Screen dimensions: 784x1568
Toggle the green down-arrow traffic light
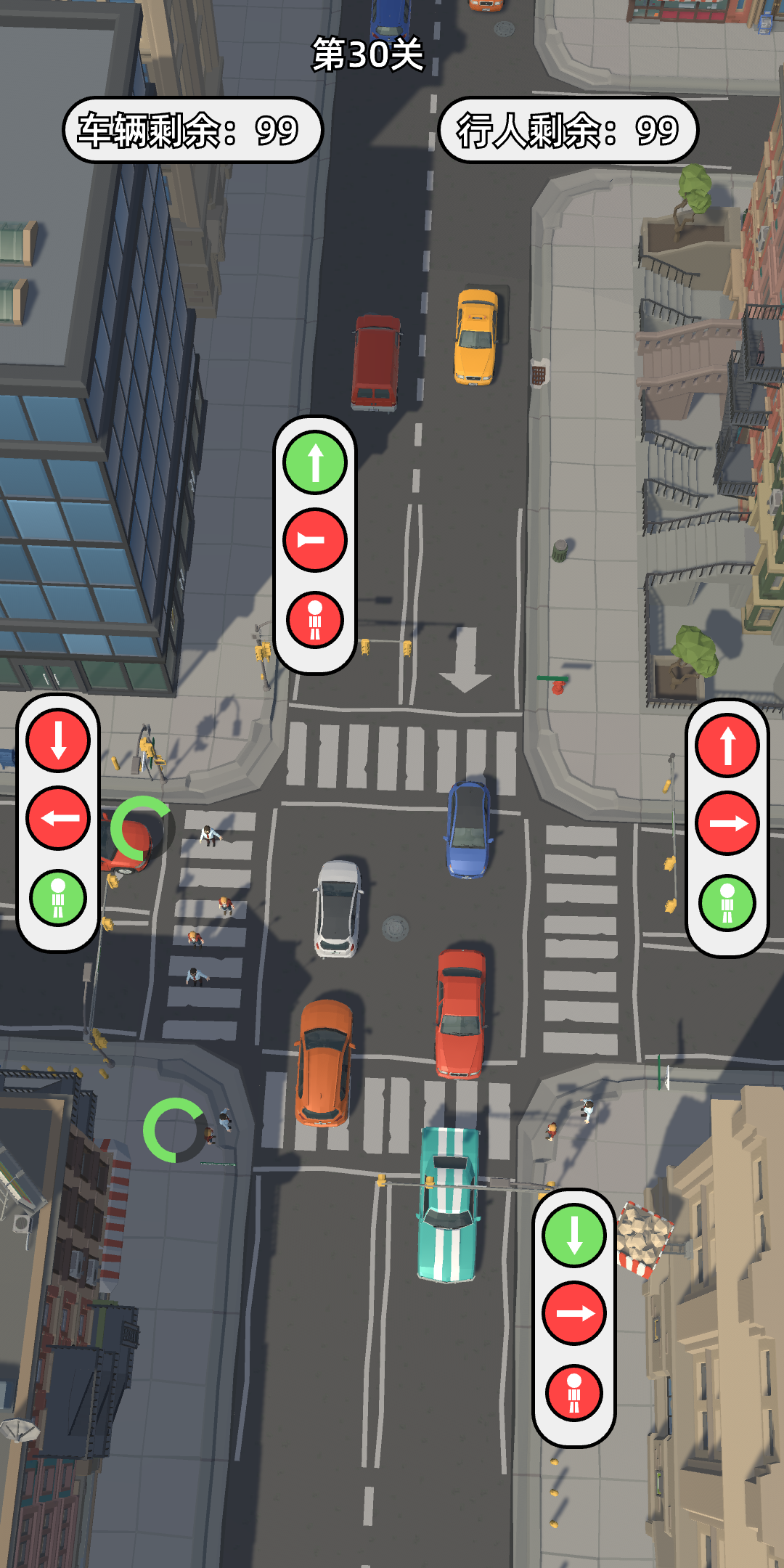coord(574,1235)
